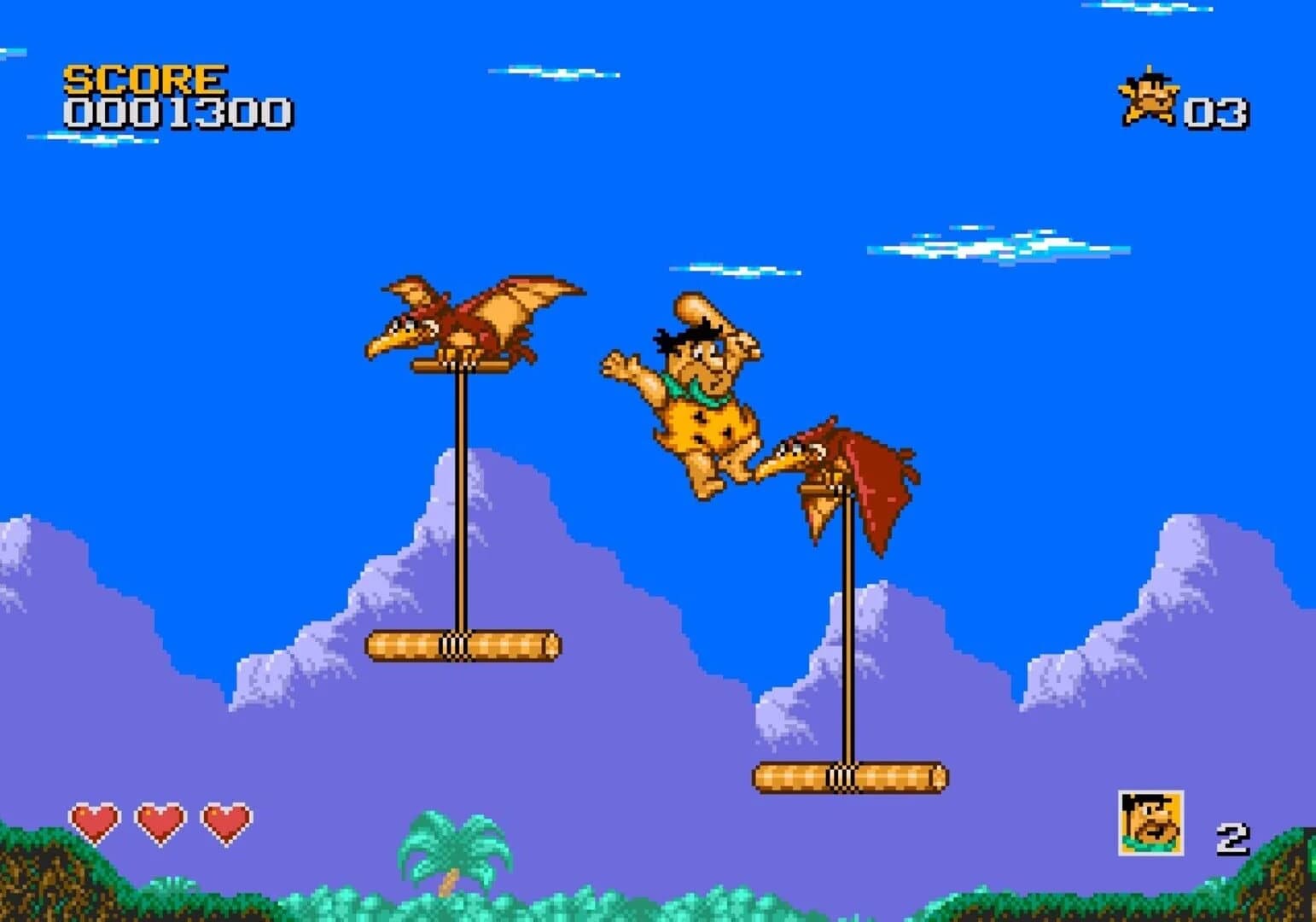Select the star collectible counter icon

click(x=1148, y=97)
